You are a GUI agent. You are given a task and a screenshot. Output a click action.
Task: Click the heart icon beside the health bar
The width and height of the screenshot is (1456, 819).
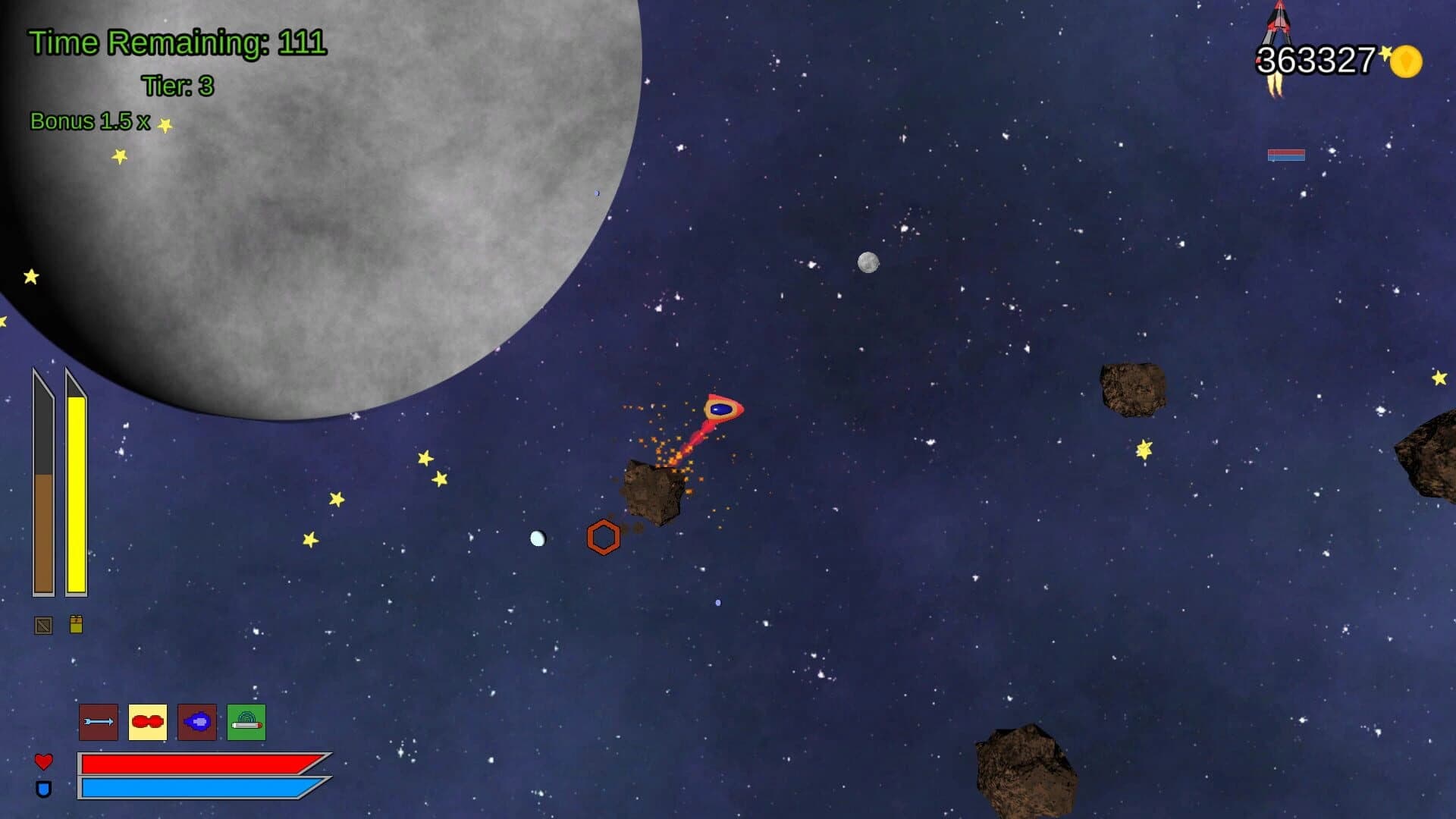point(43,761)
